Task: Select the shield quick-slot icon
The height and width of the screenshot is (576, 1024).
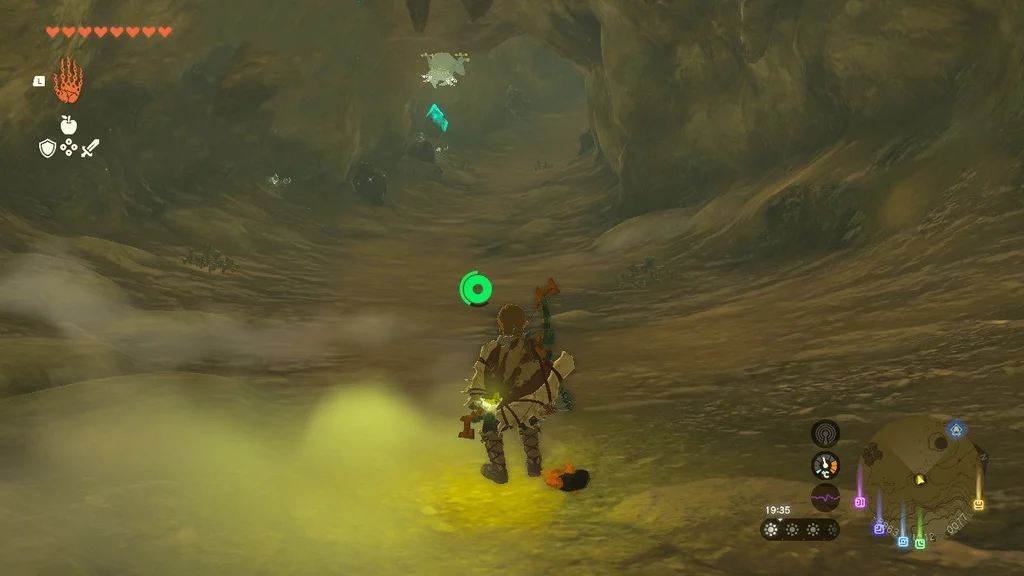Action: coord(46,149)
